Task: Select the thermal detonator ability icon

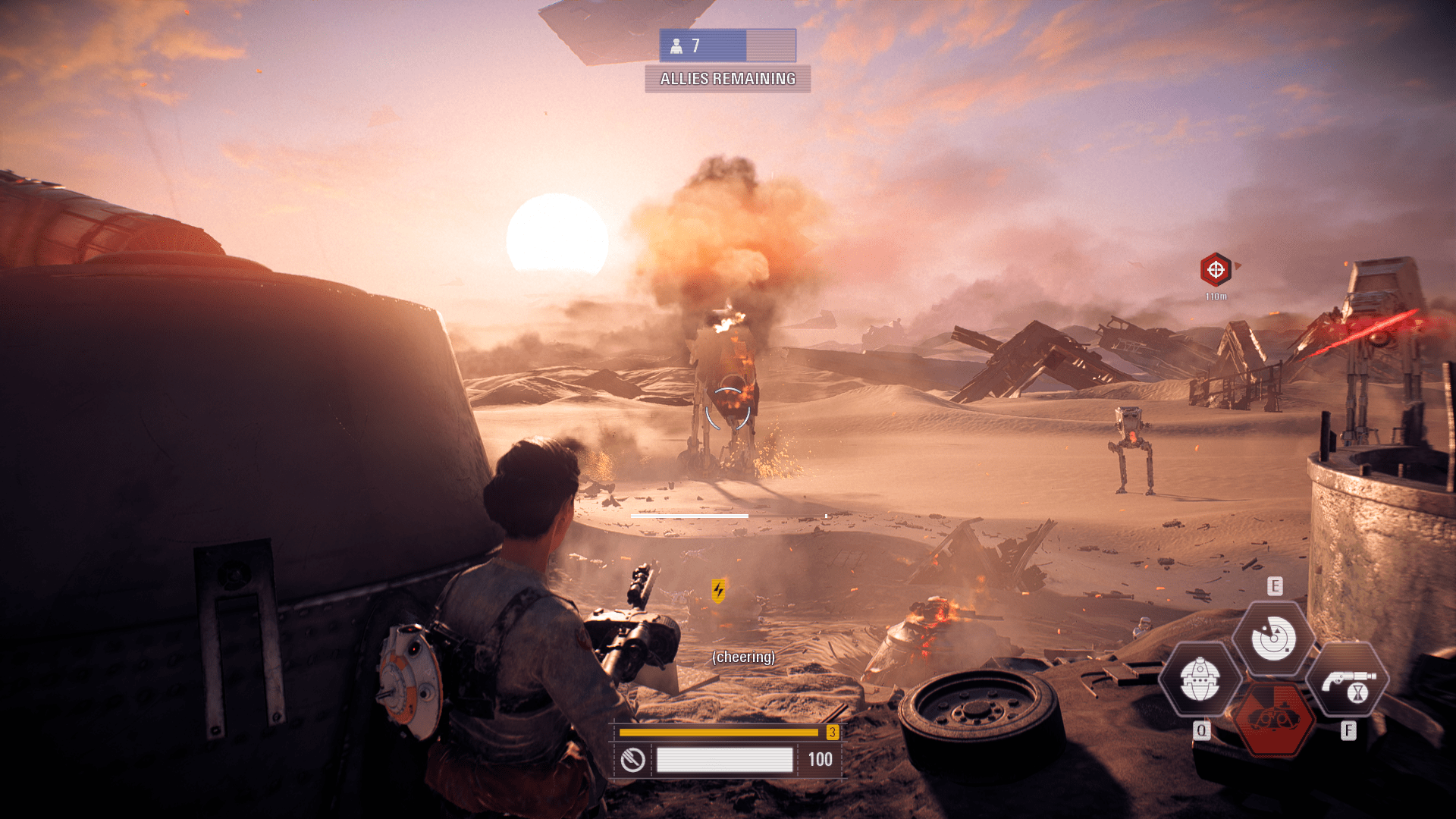Action: pos(1201,679)
